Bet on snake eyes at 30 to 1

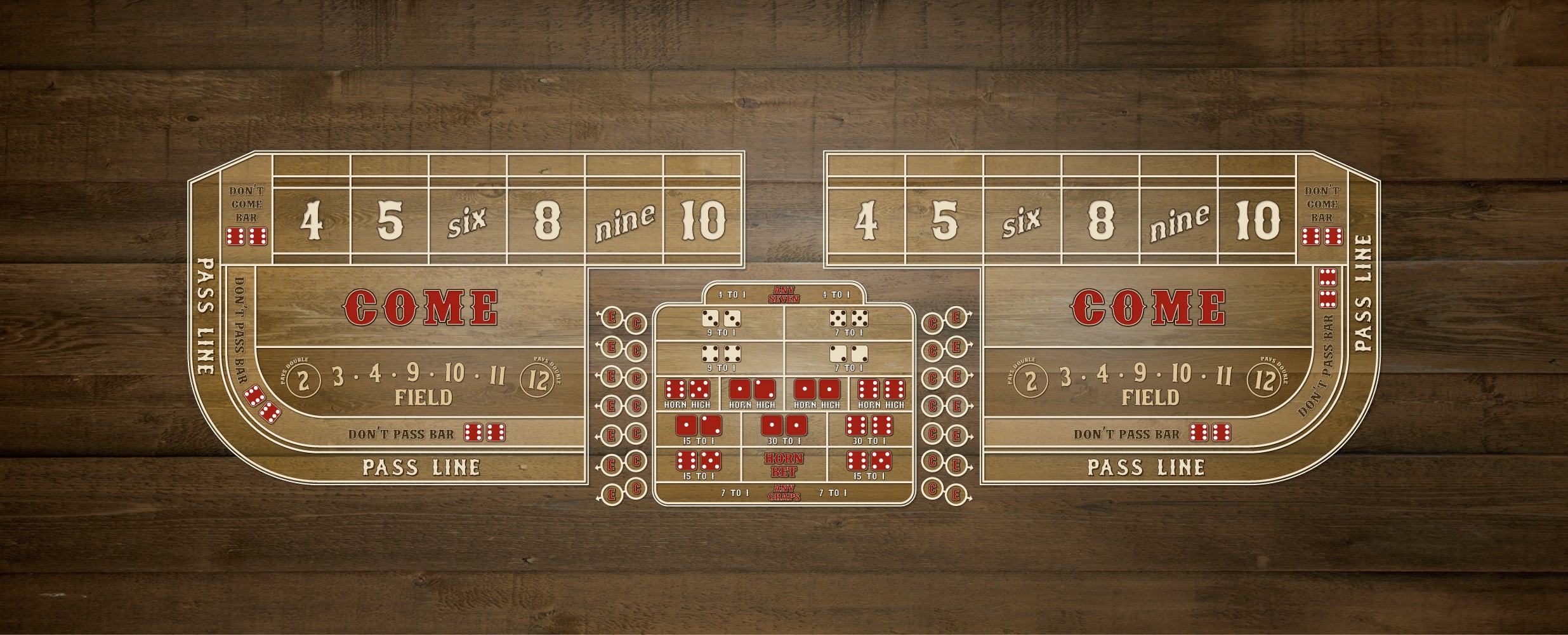[x=784, y=430]
